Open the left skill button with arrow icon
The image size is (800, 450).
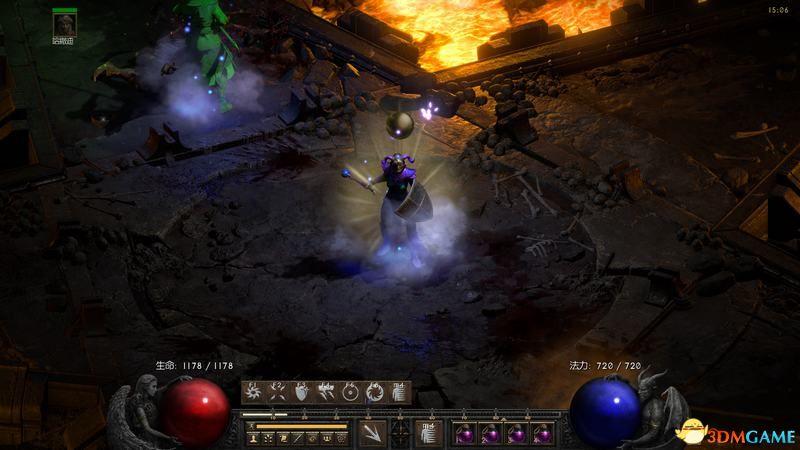click(x=371, y=433)
